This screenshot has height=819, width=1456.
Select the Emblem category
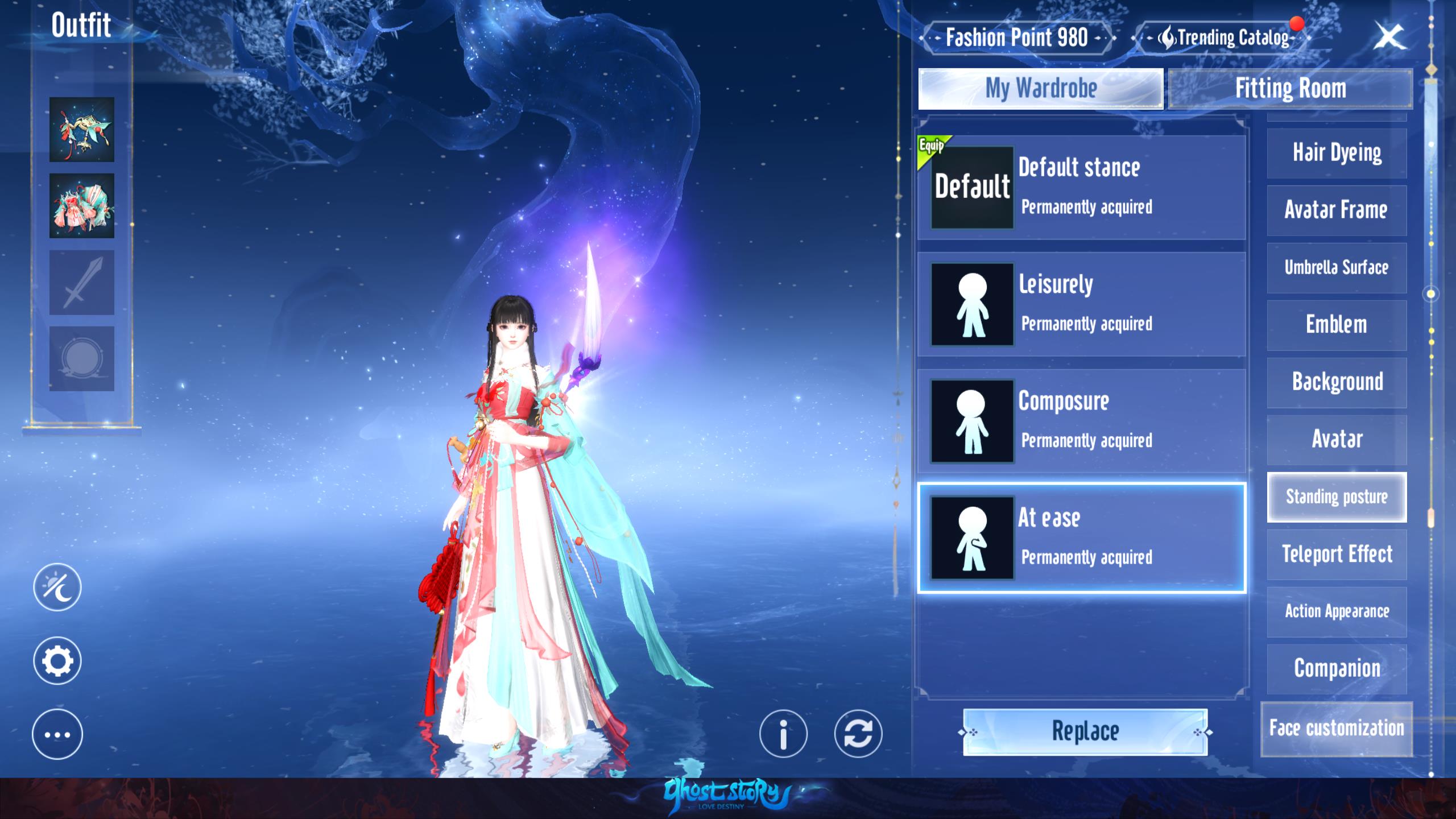coord(1337,325)
